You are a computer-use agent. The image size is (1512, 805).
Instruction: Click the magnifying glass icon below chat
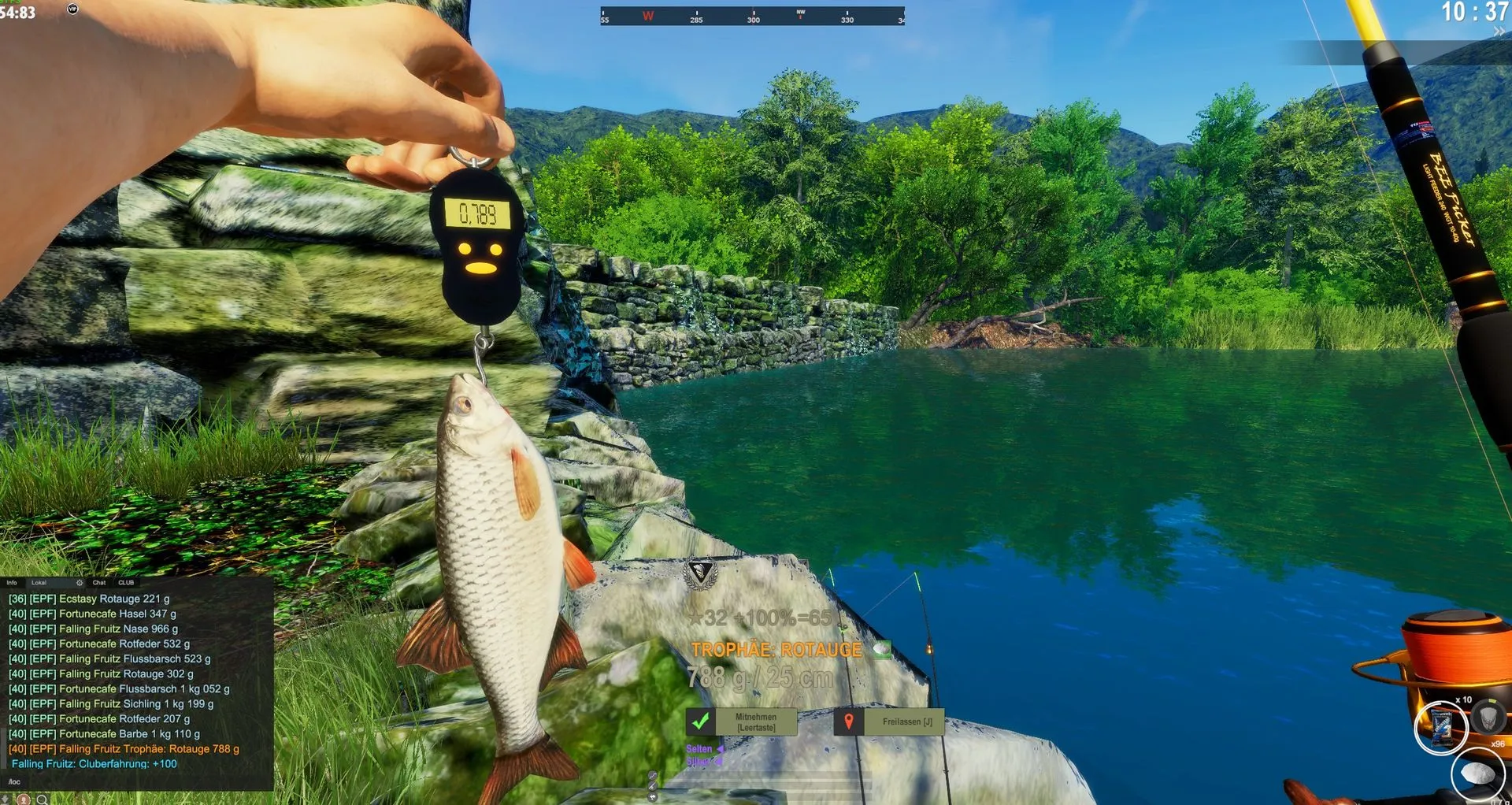[42, 799]
